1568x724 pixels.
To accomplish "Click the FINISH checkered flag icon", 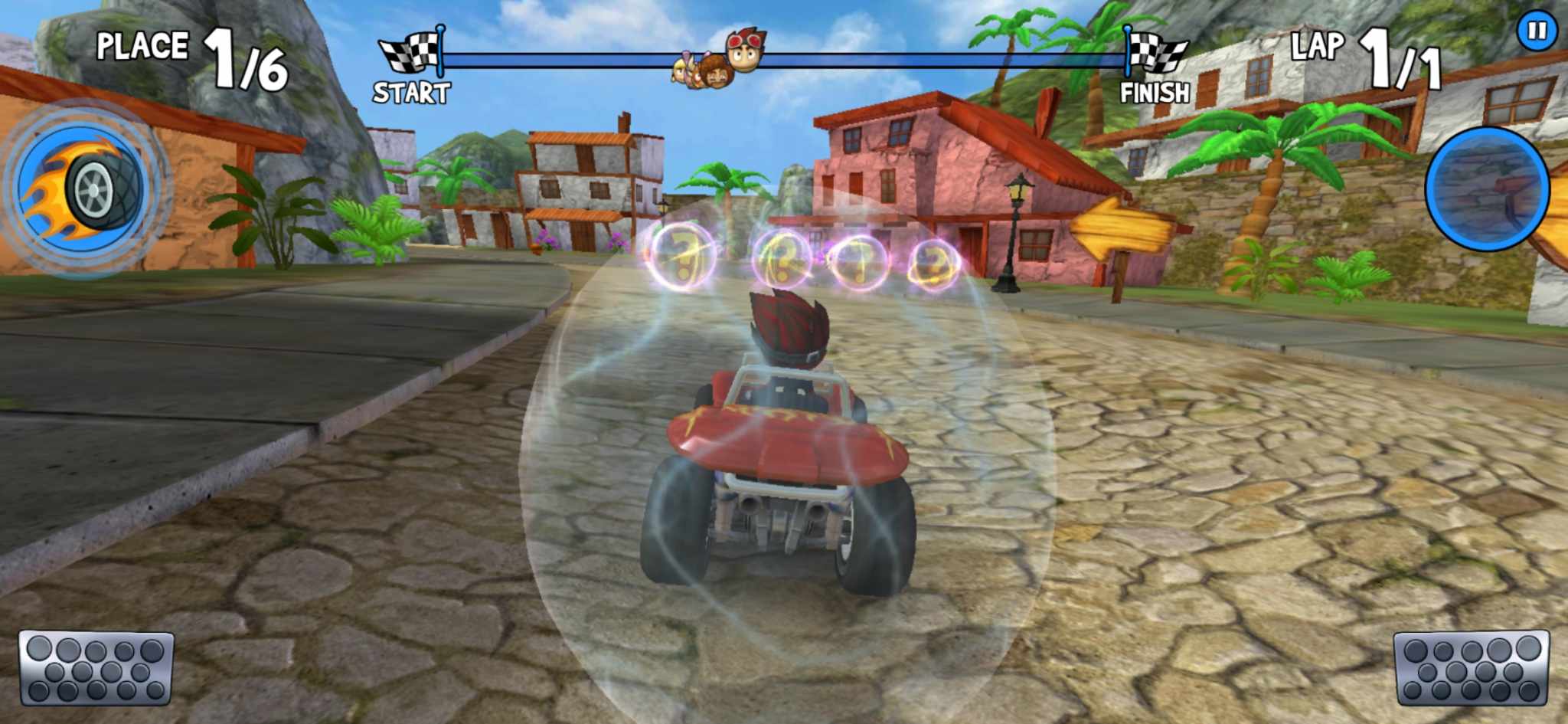I will (1158, 54).
